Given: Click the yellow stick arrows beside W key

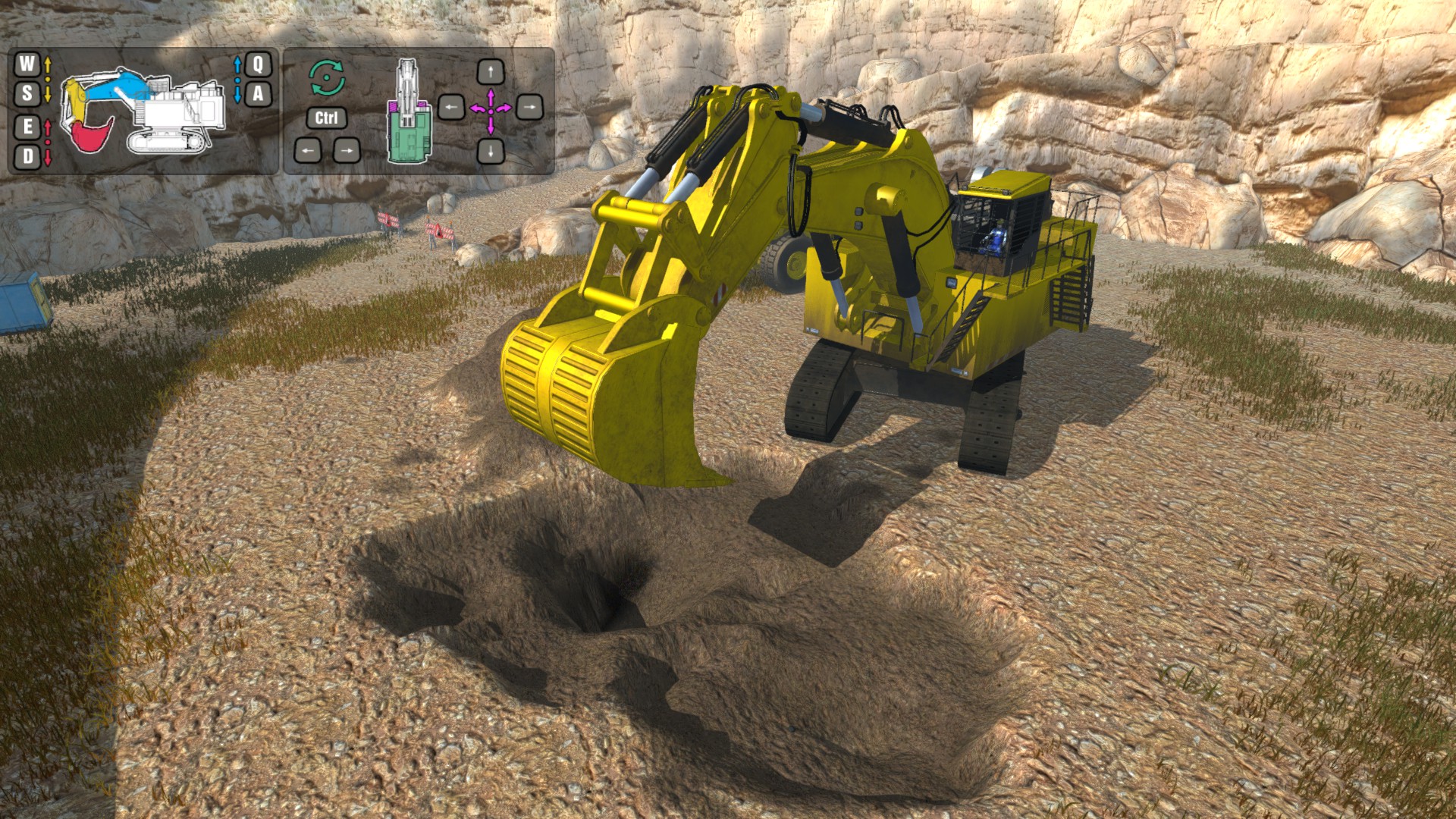Looking at the screenshot, I should coord(48,80).
